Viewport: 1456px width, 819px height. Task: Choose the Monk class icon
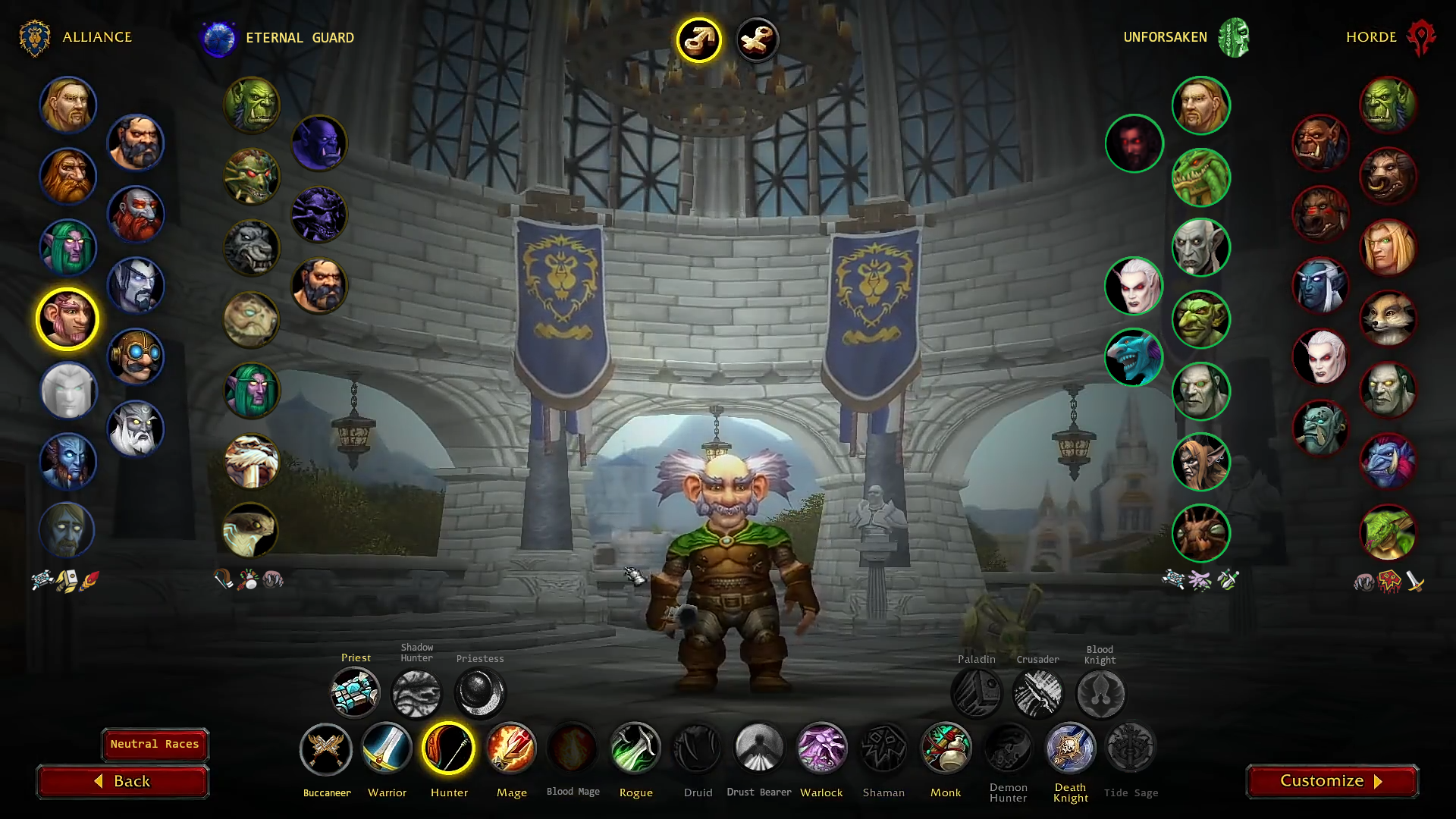coord(946,748)
